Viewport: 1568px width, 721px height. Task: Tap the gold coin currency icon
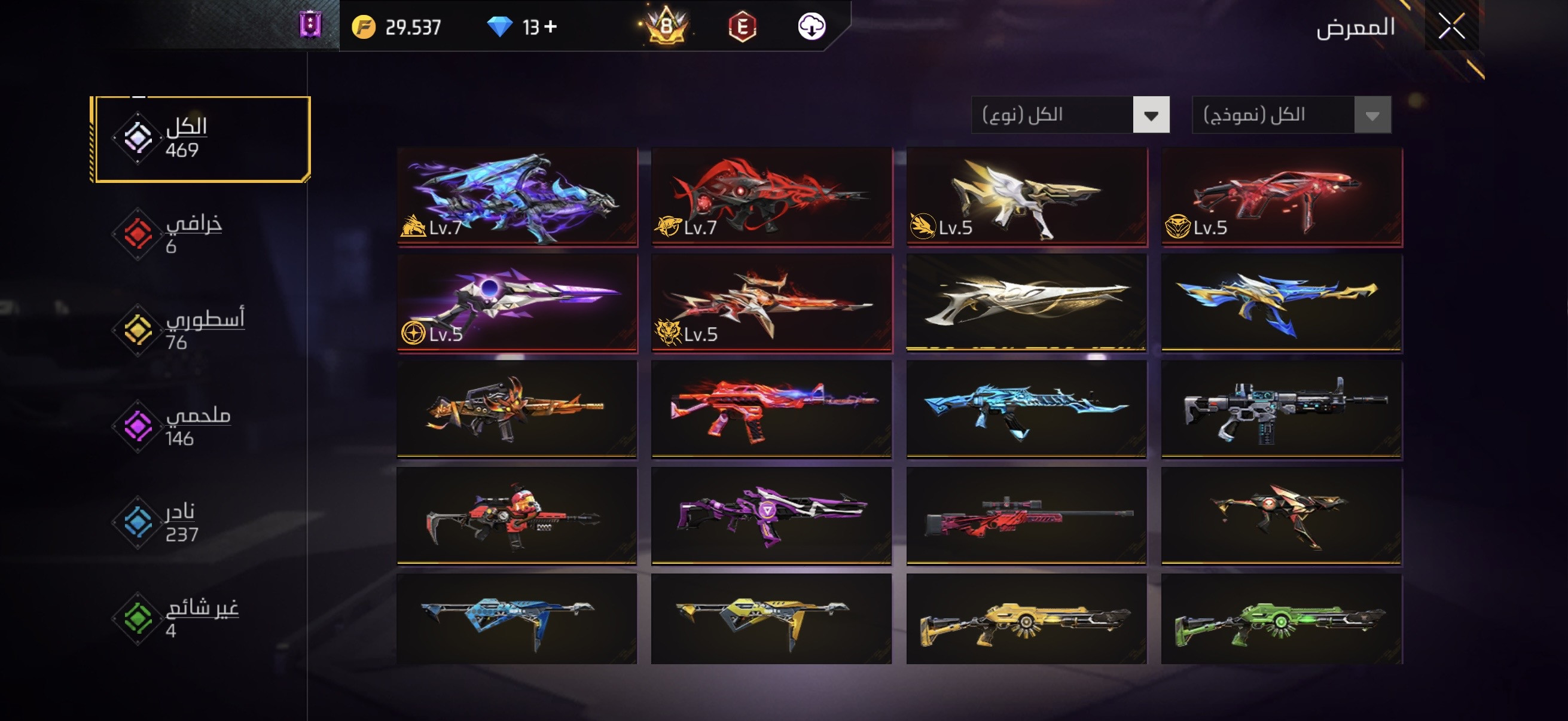(364, 27)
